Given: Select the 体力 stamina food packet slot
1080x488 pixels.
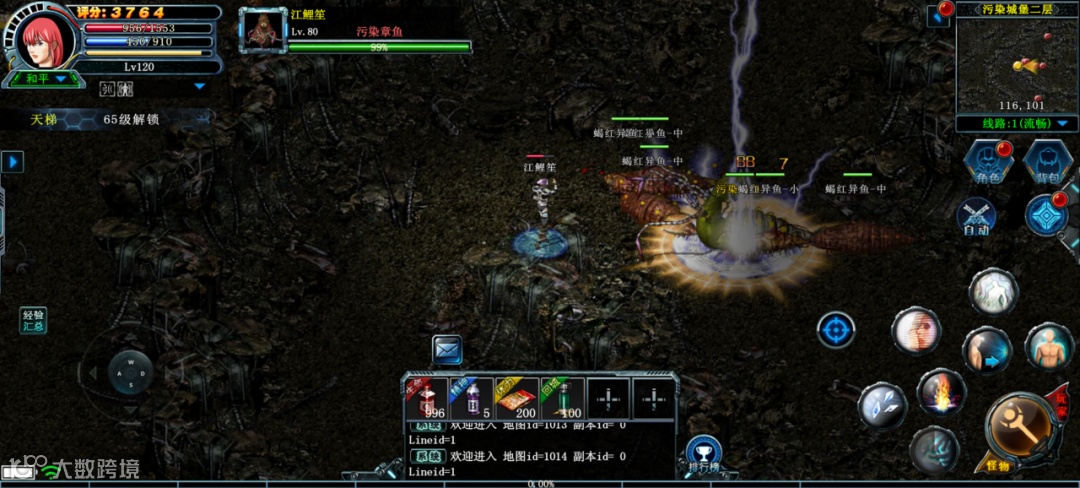Looking at the screenshot, I should coord(519,399).
